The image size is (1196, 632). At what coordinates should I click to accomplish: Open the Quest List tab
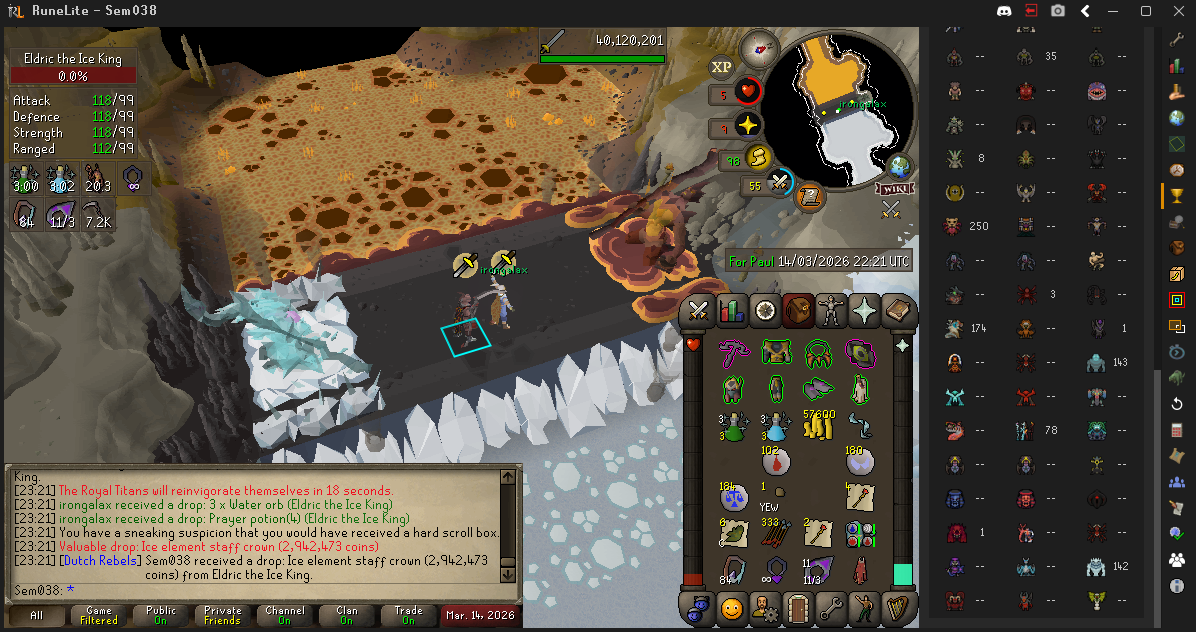(766, 311)
